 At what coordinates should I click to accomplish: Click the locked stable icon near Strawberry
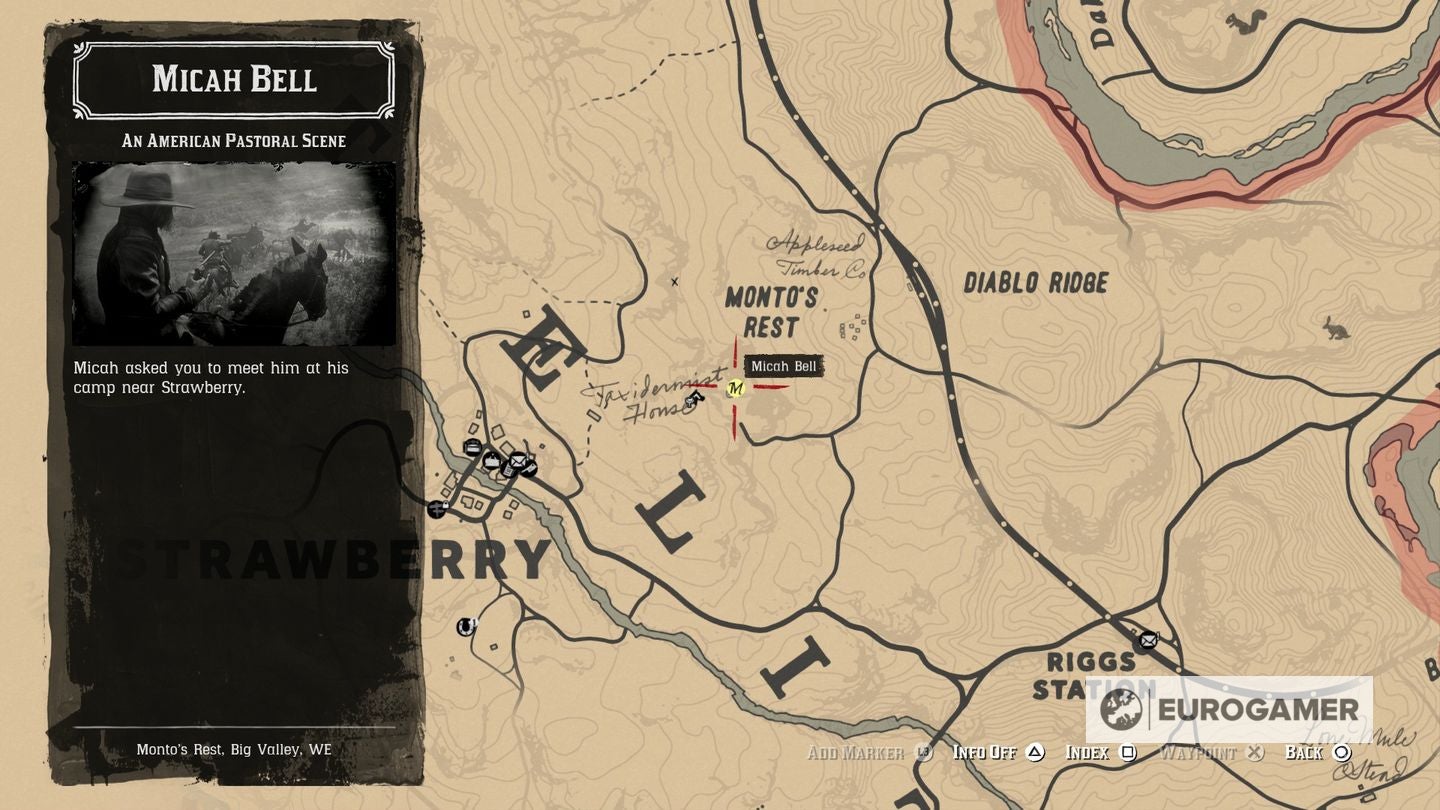(x=436, y=509)
